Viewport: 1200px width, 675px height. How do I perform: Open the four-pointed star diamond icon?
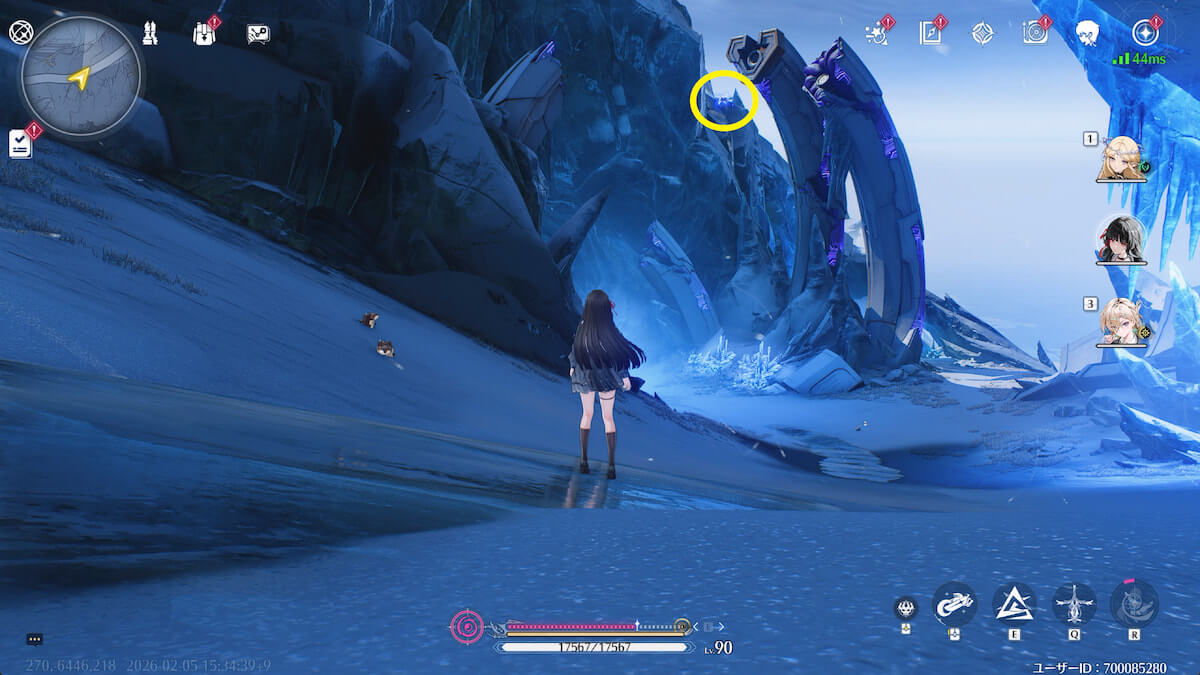983,33
